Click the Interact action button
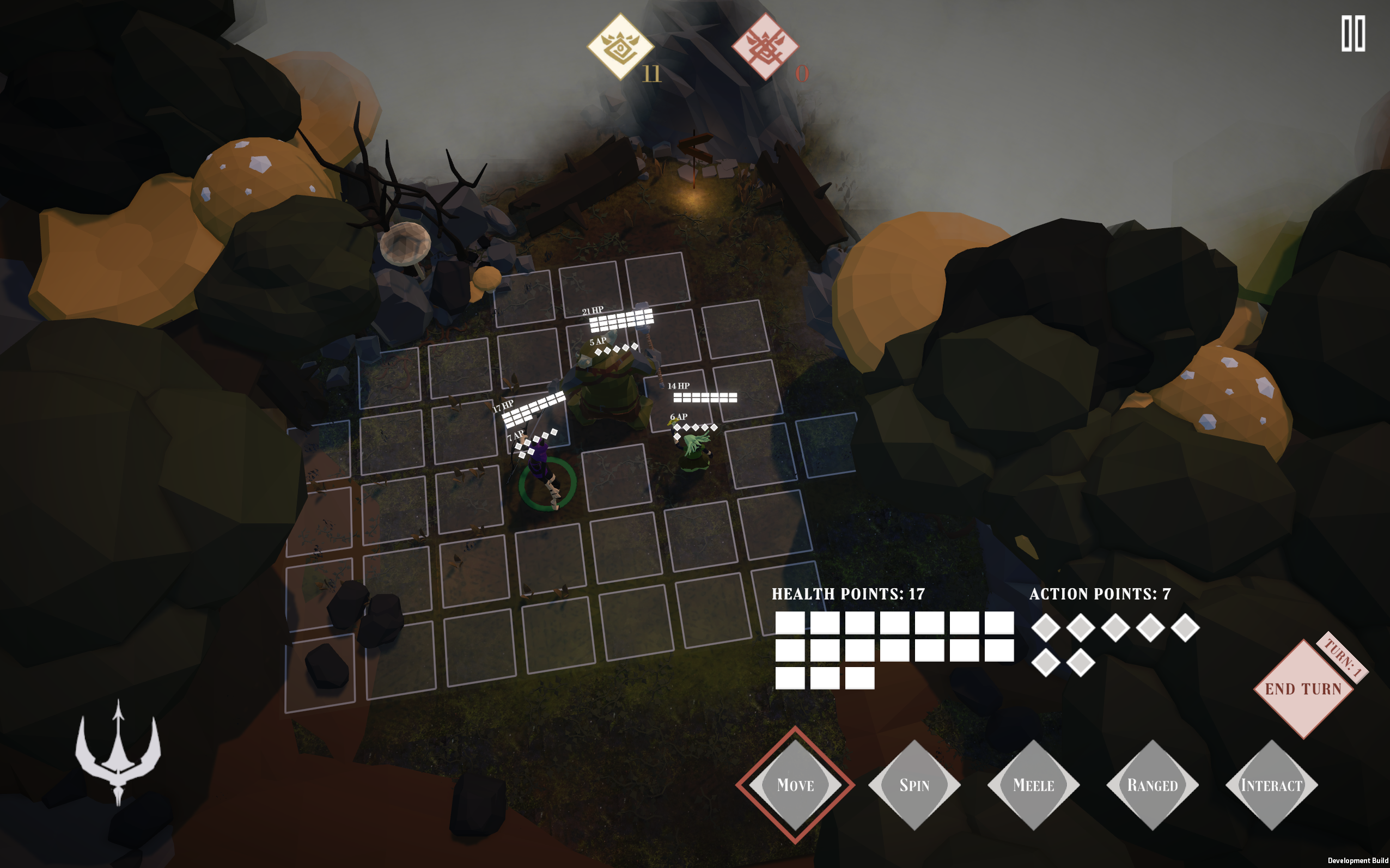 tap(1271, 785)
